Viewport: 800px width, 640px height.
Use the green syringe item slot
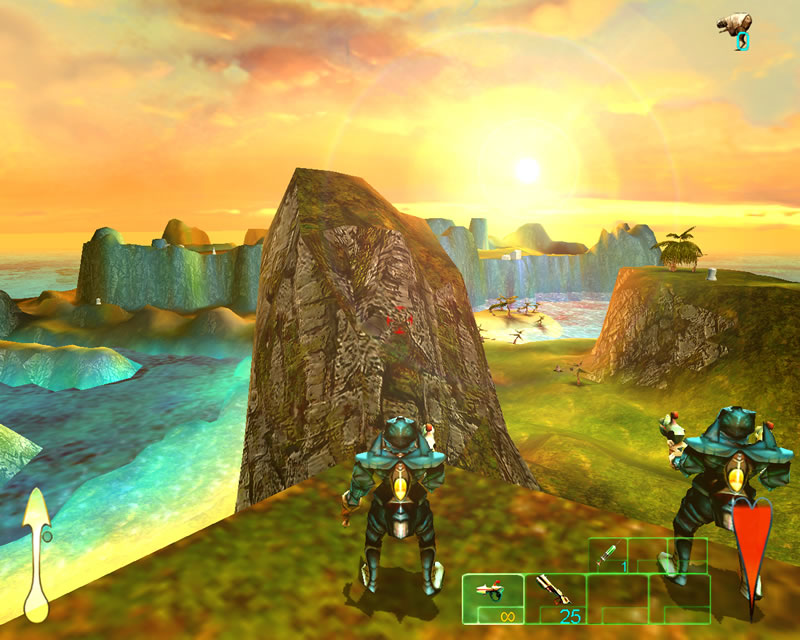point(608,555)
